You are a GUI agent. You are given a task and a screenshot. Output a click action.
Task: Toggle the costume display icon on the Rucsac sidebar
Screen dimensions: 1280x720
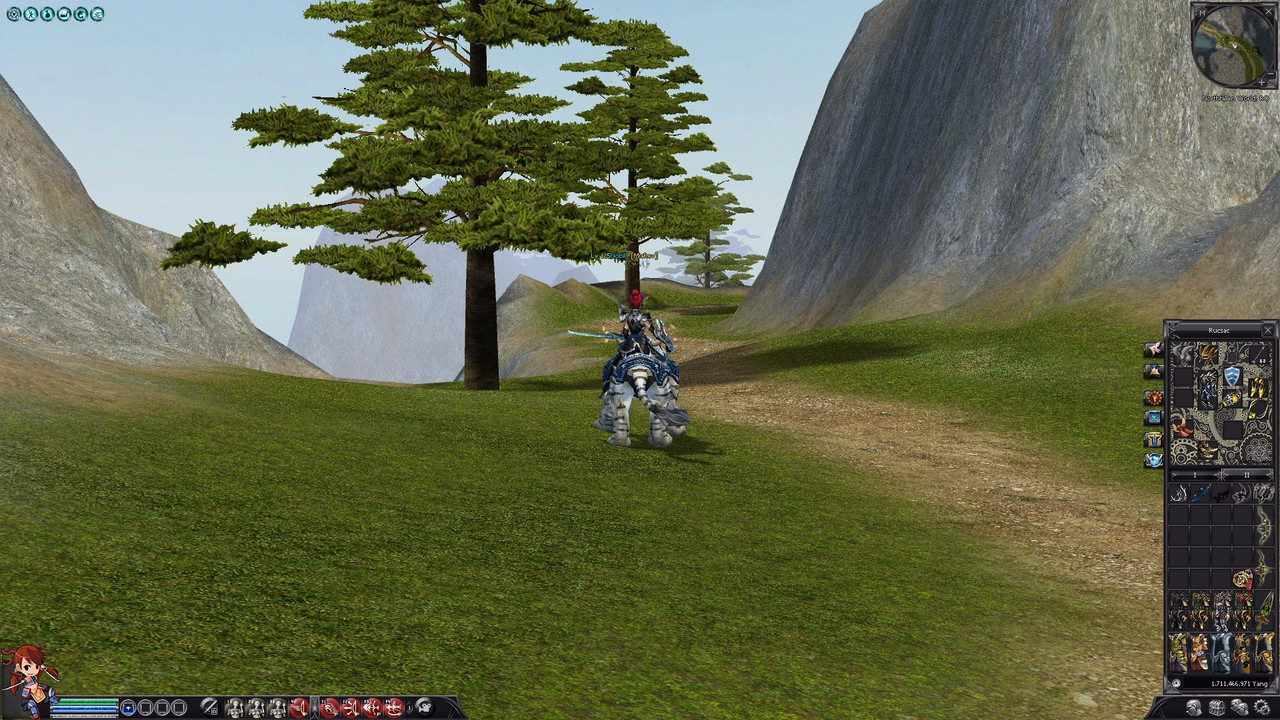pyautogui.click(x=1153, y=439)
